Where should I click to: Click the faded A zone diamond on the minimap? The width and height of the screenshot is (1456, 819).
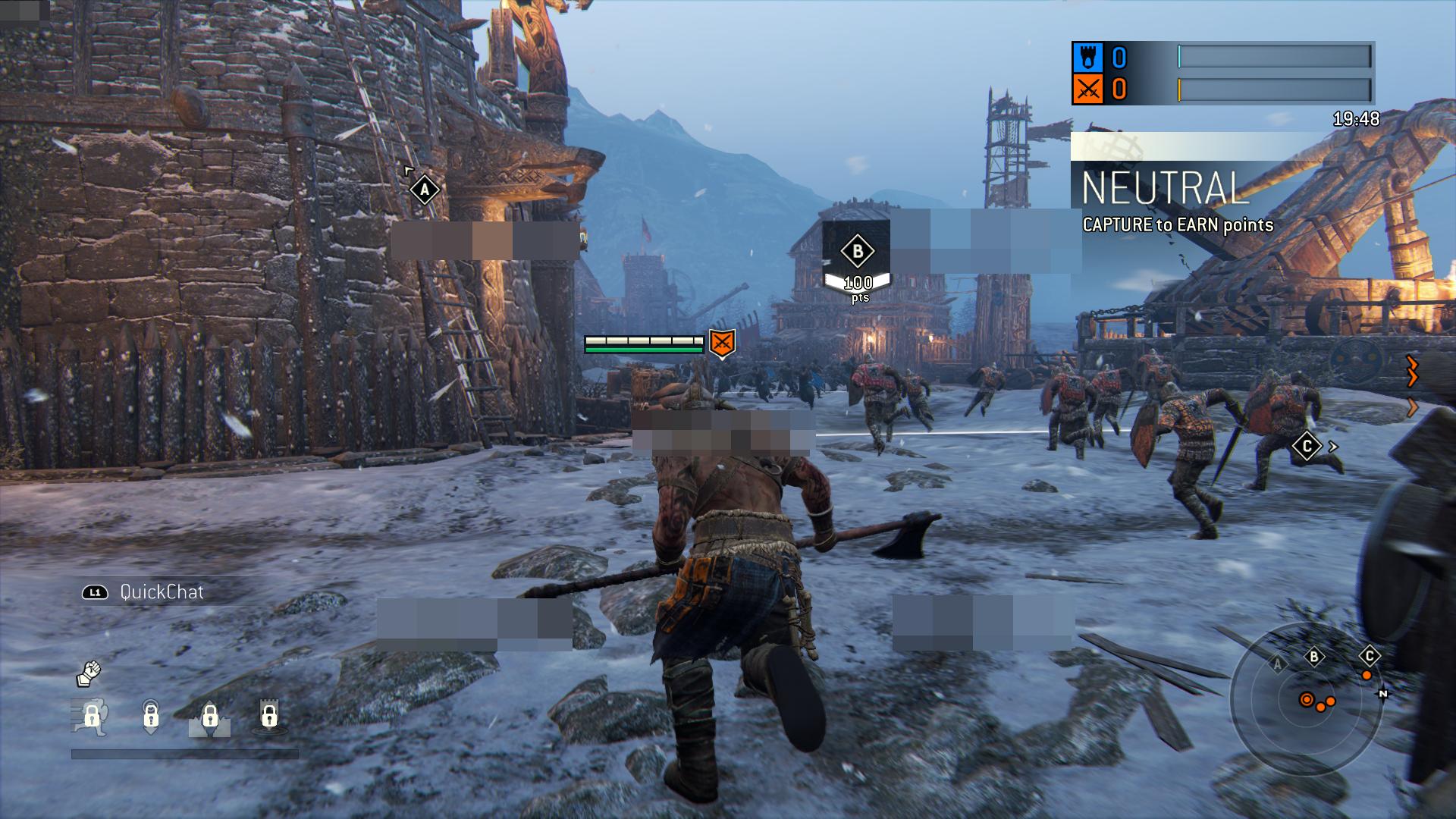[1278, 665]
